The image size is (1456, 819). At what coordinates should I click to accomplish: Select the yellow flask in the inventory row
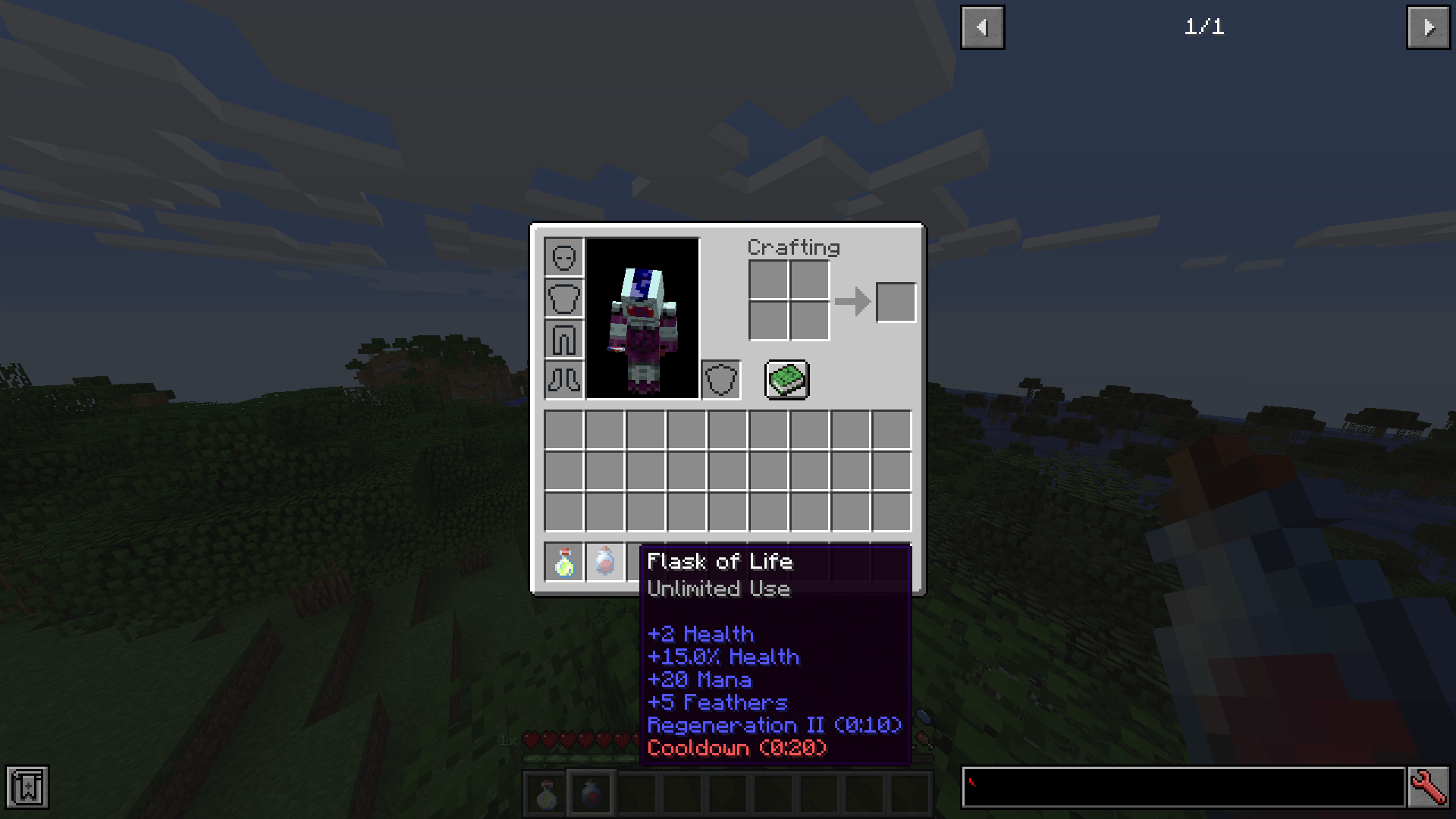[563, 561]
